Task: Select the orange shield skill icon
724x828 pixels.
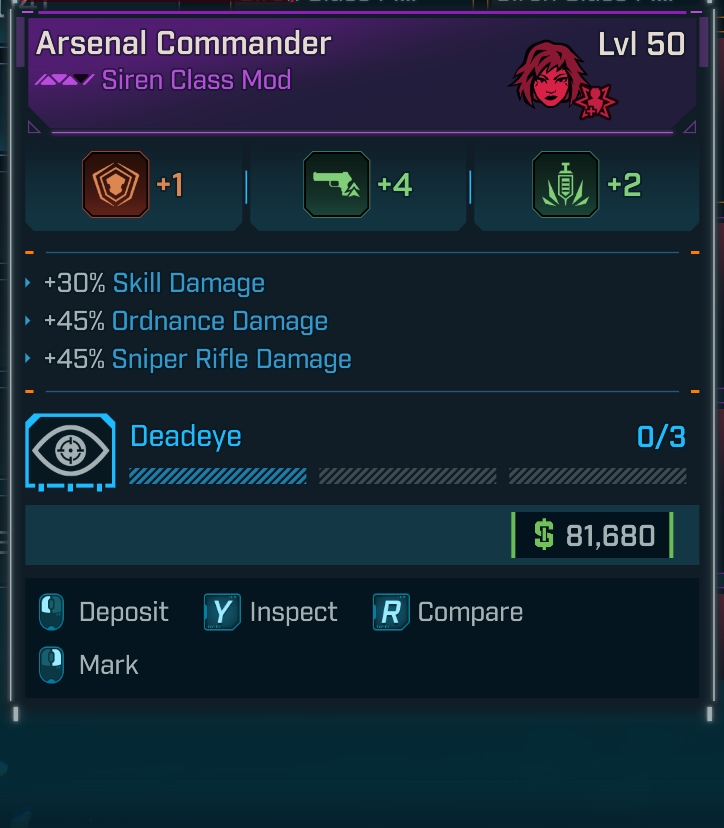Action: (x=116, y=185)
